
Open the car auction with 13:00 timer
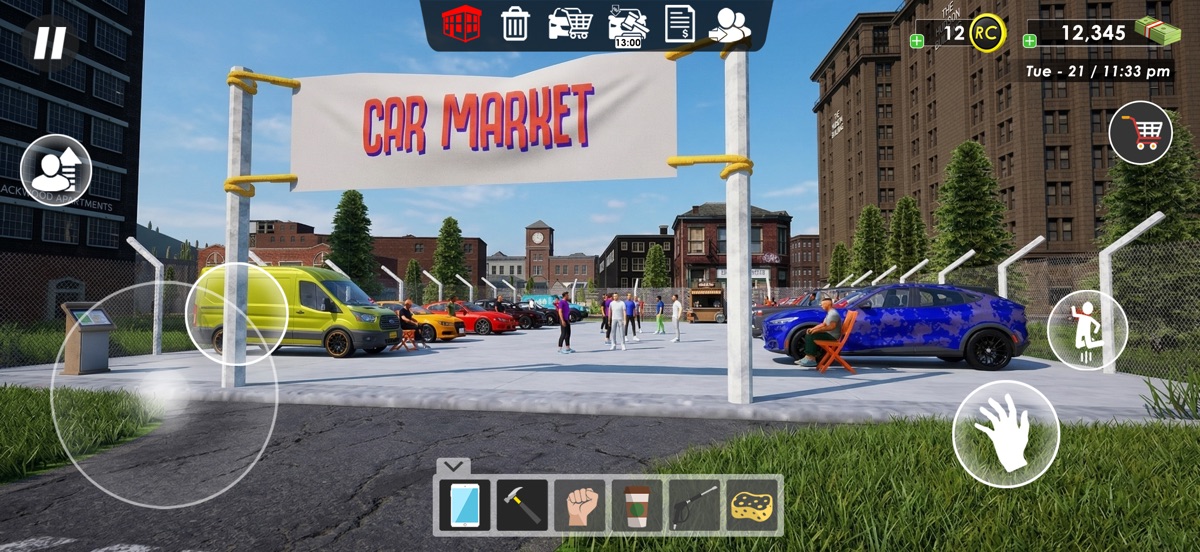click(x=628, y=25)
